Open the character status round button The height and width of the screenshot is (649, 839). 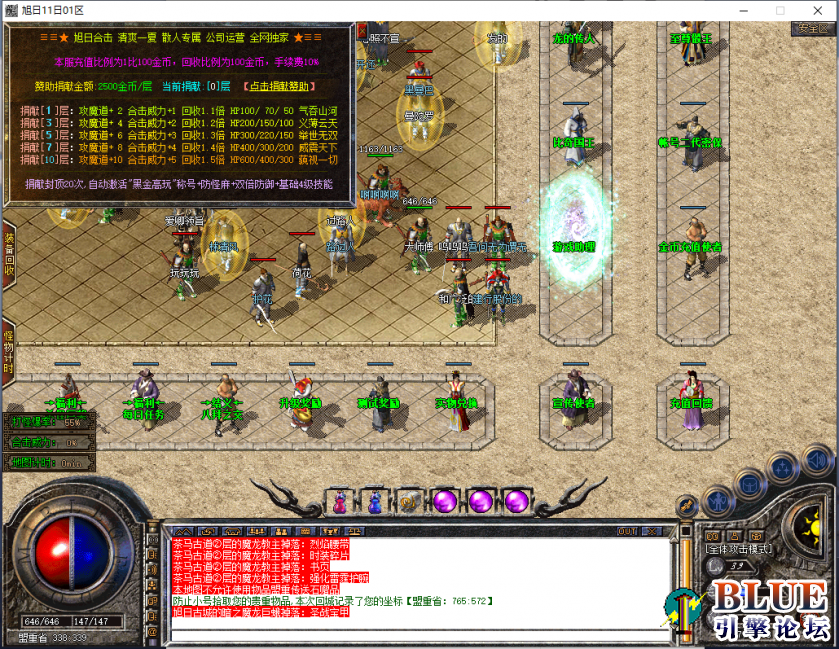pyautogui.click(x=717, y=500)
